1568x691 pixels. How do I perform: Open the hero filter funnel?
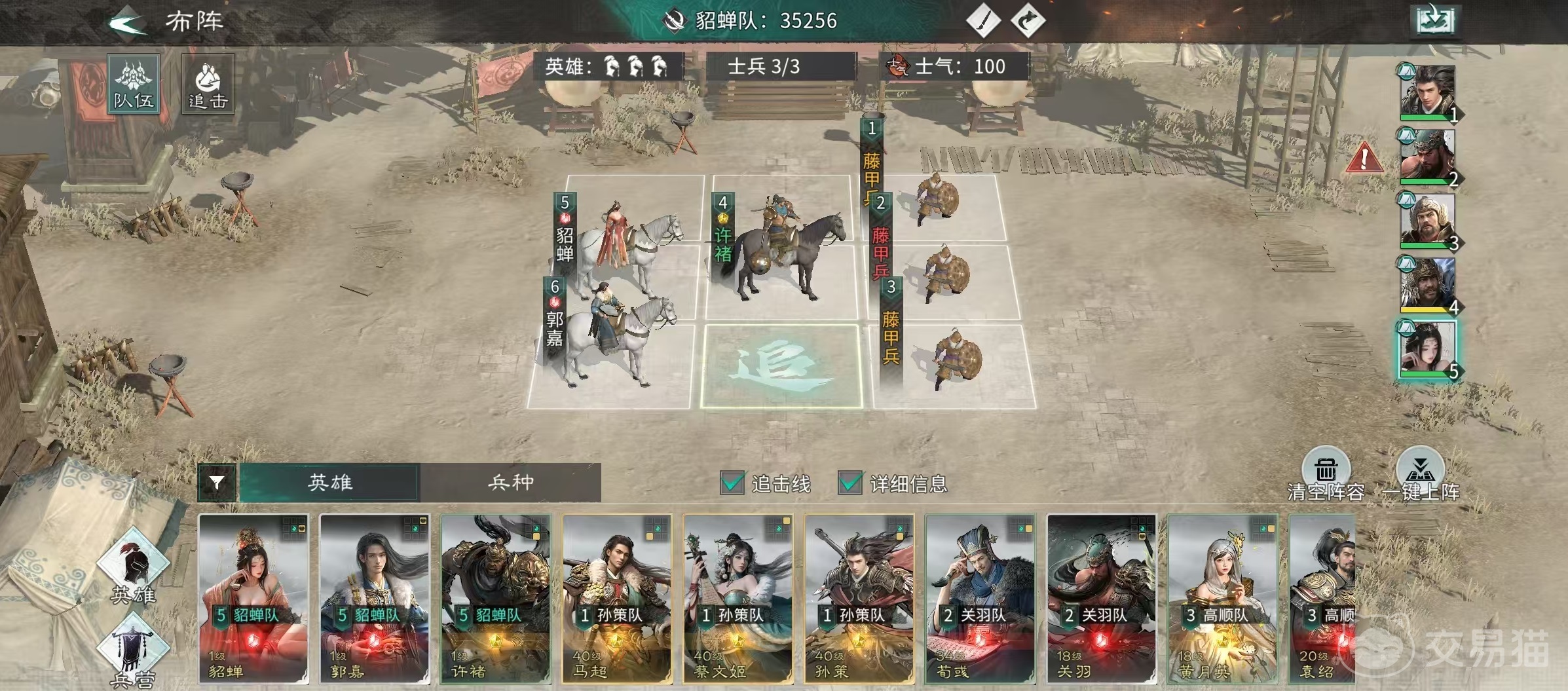[x=216, y=483]
